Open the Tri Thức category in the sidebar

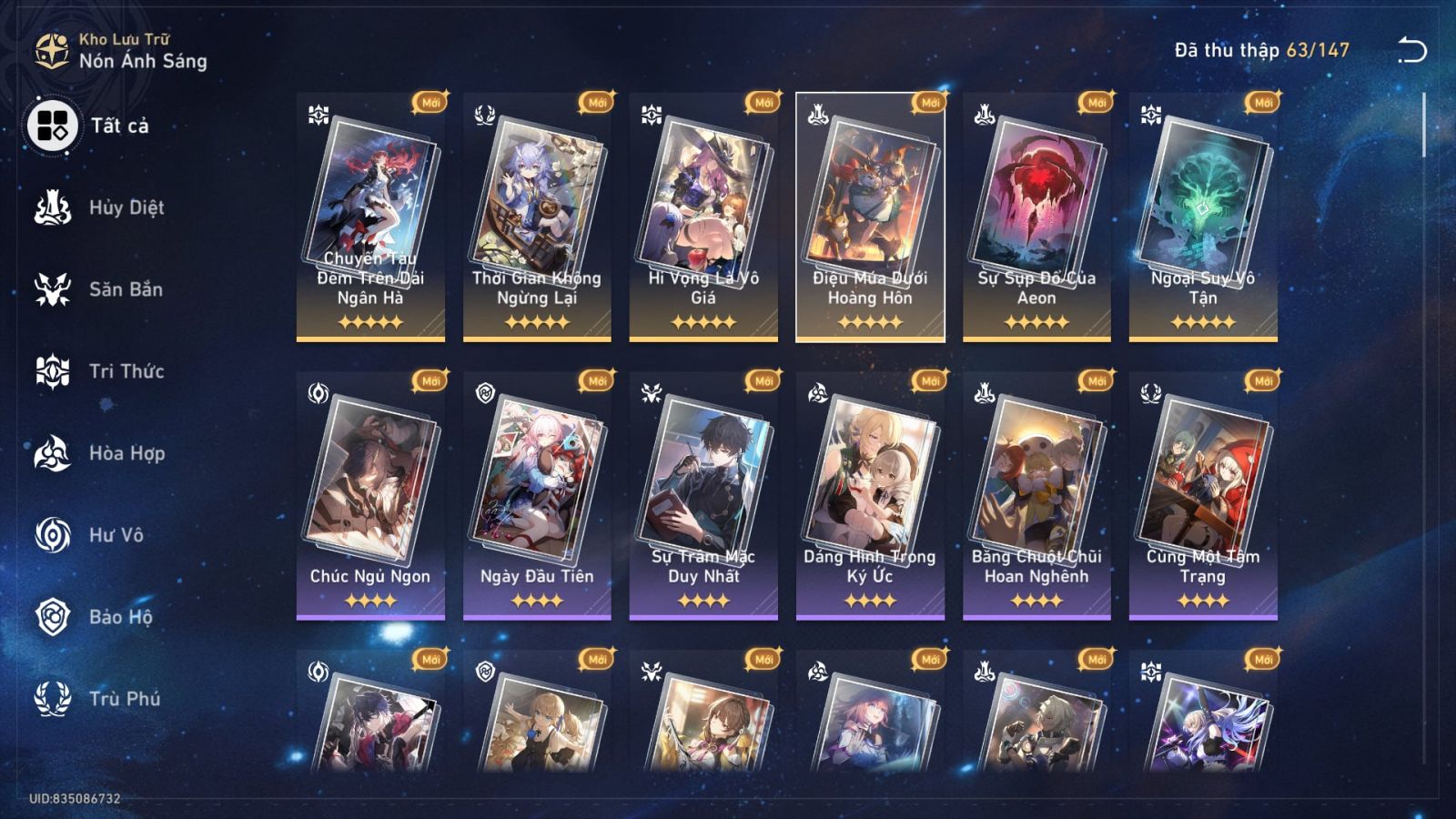(55, 371)
